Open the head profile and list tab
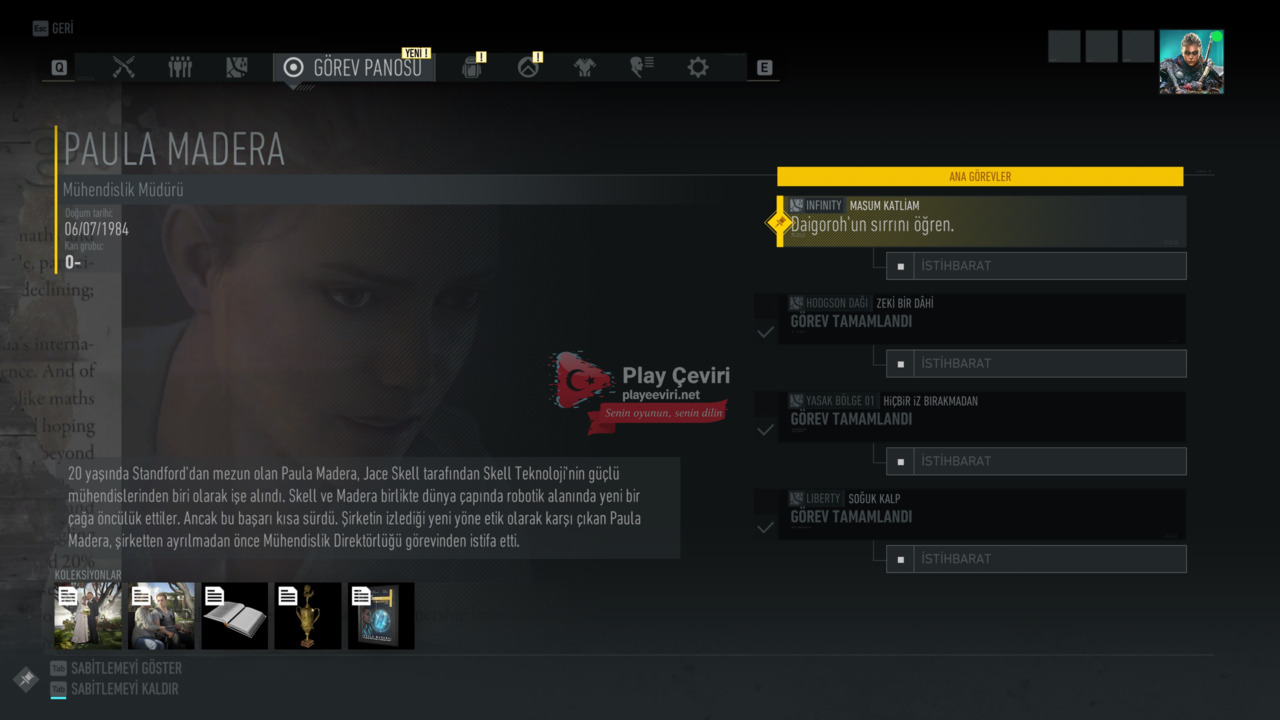Viewport: 1280px width, 720px height. tap(641, 67)
